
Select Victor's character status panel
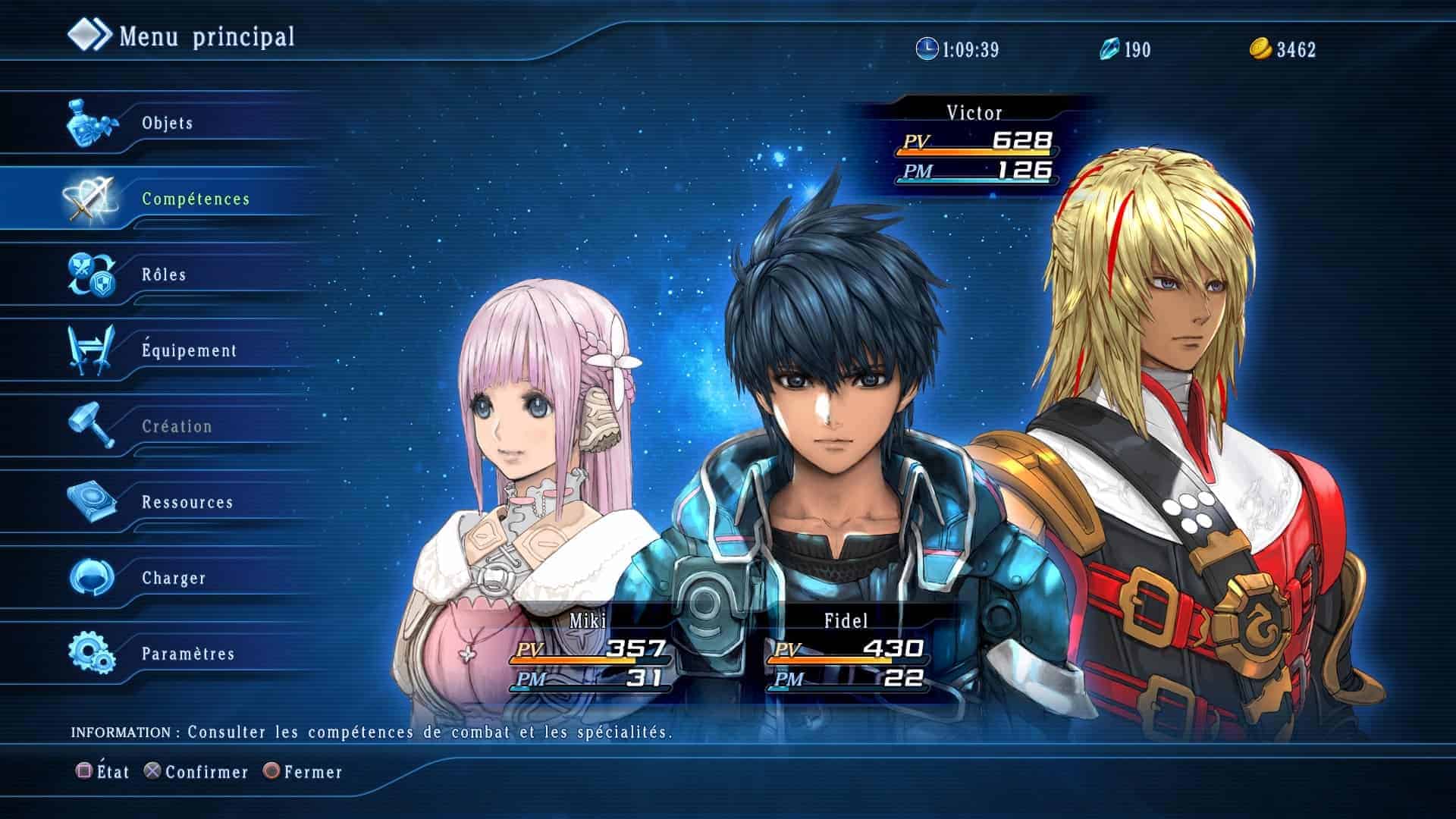(974, 145)
